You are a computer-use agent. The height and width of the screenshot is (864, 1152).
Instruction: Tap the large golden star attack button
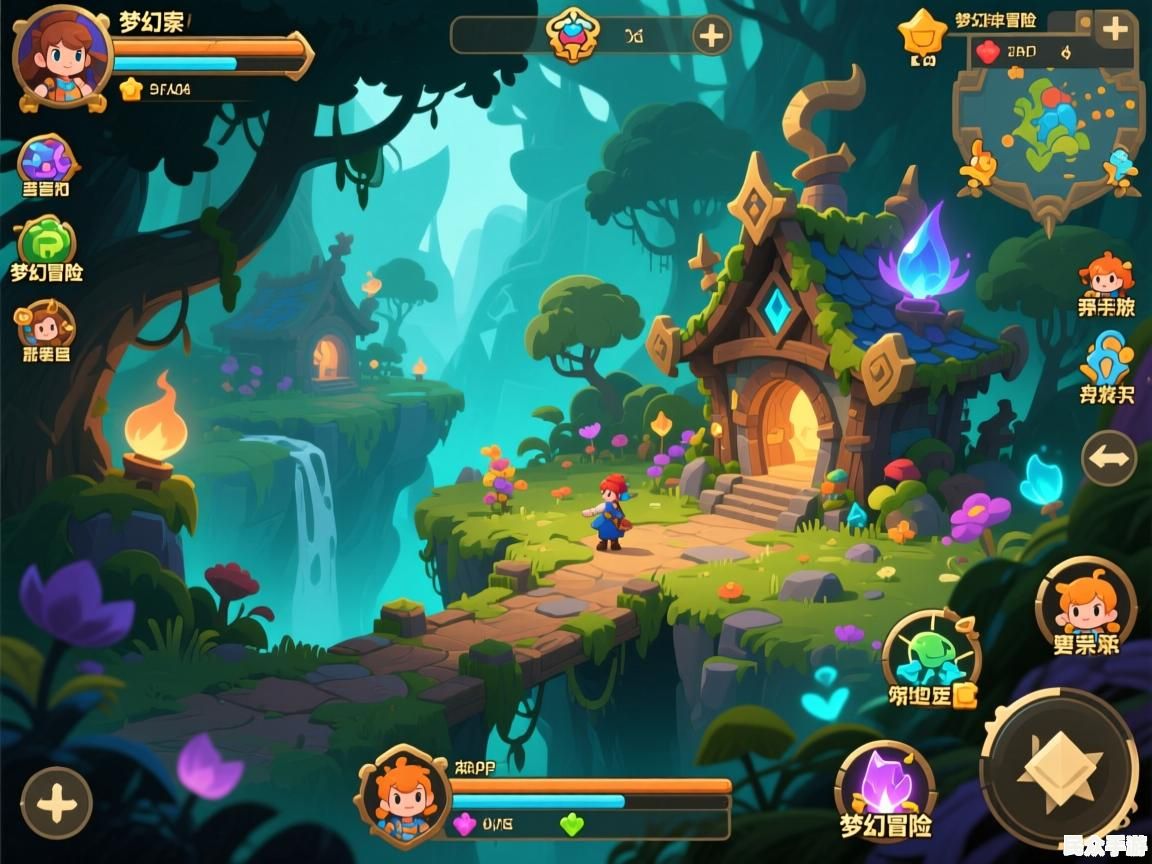point(1059,767)
